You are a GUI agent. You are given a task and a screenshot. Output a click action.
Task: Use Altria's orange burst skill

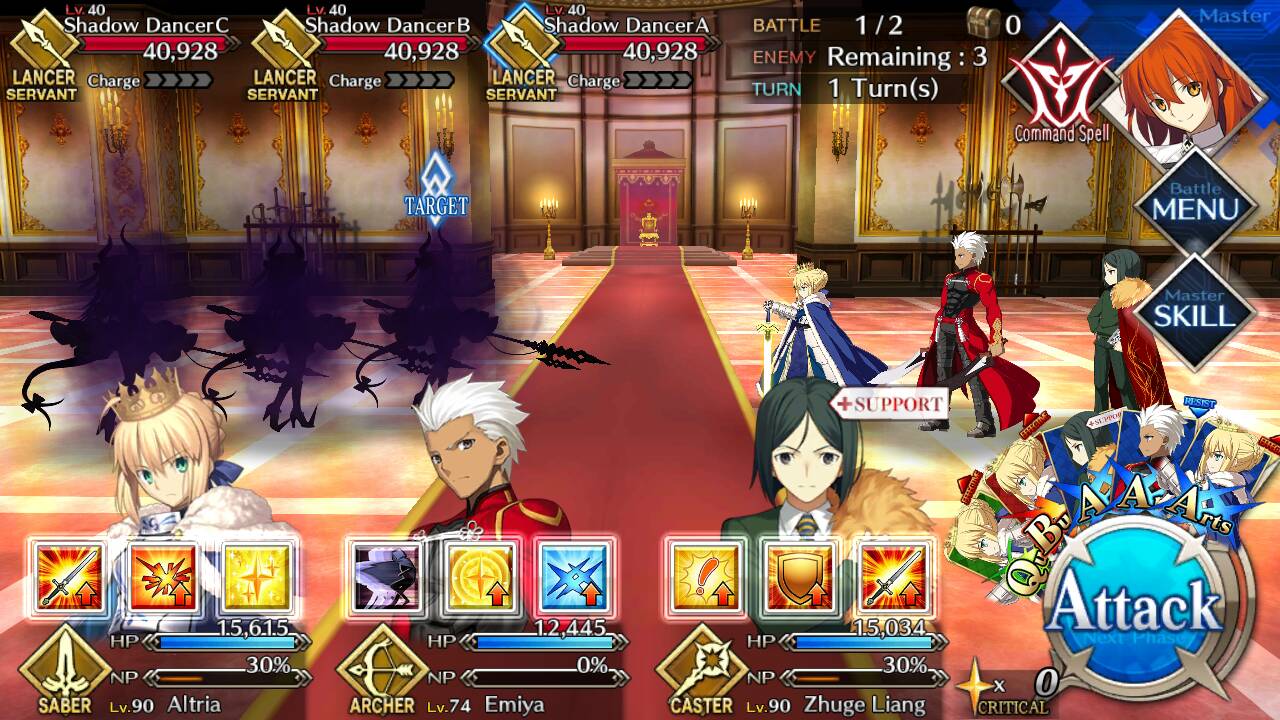(x=161, y=576)
